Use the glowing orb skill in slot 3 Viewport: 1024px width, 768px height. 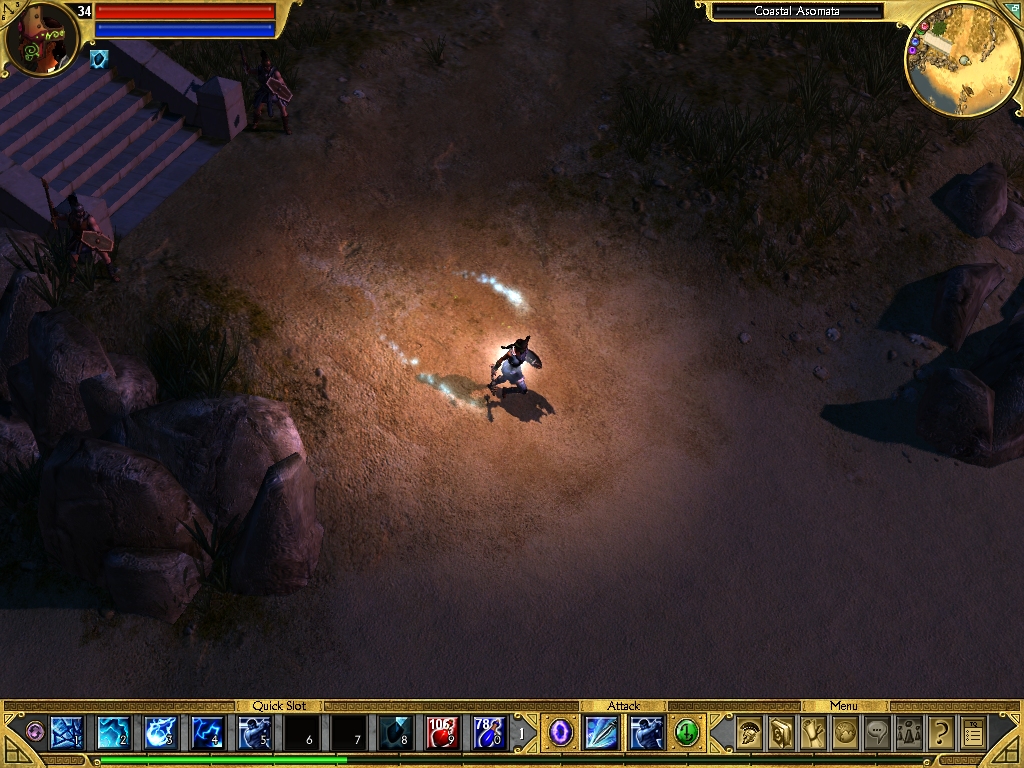161,733
